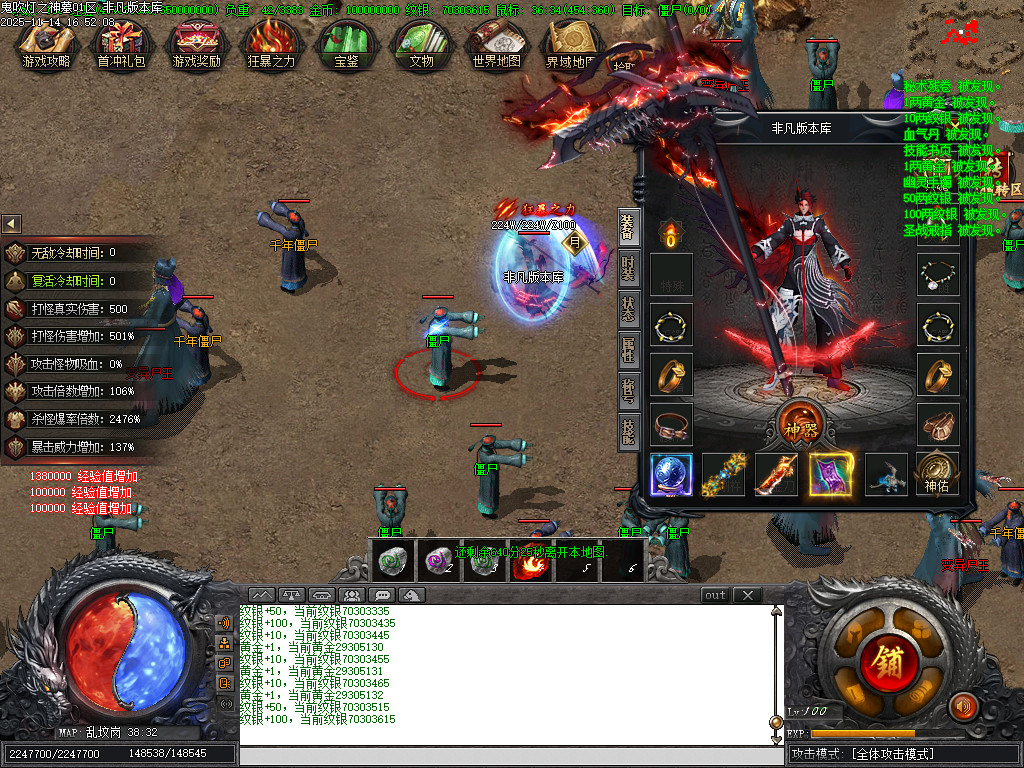Switch to the 技能 skills tab

click(628, 432)
